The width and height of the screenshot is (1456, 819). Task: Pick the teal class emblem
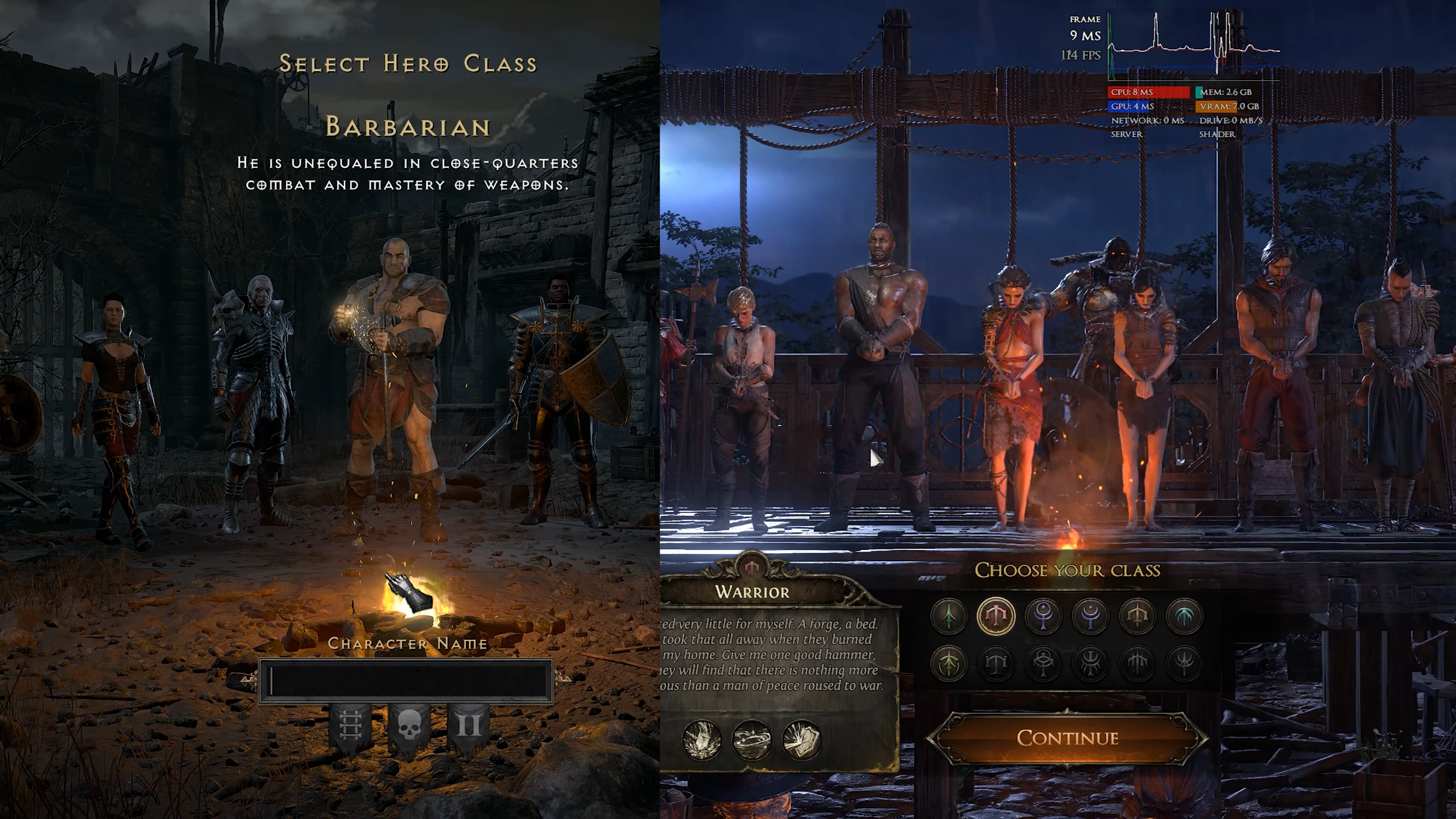1184,616
